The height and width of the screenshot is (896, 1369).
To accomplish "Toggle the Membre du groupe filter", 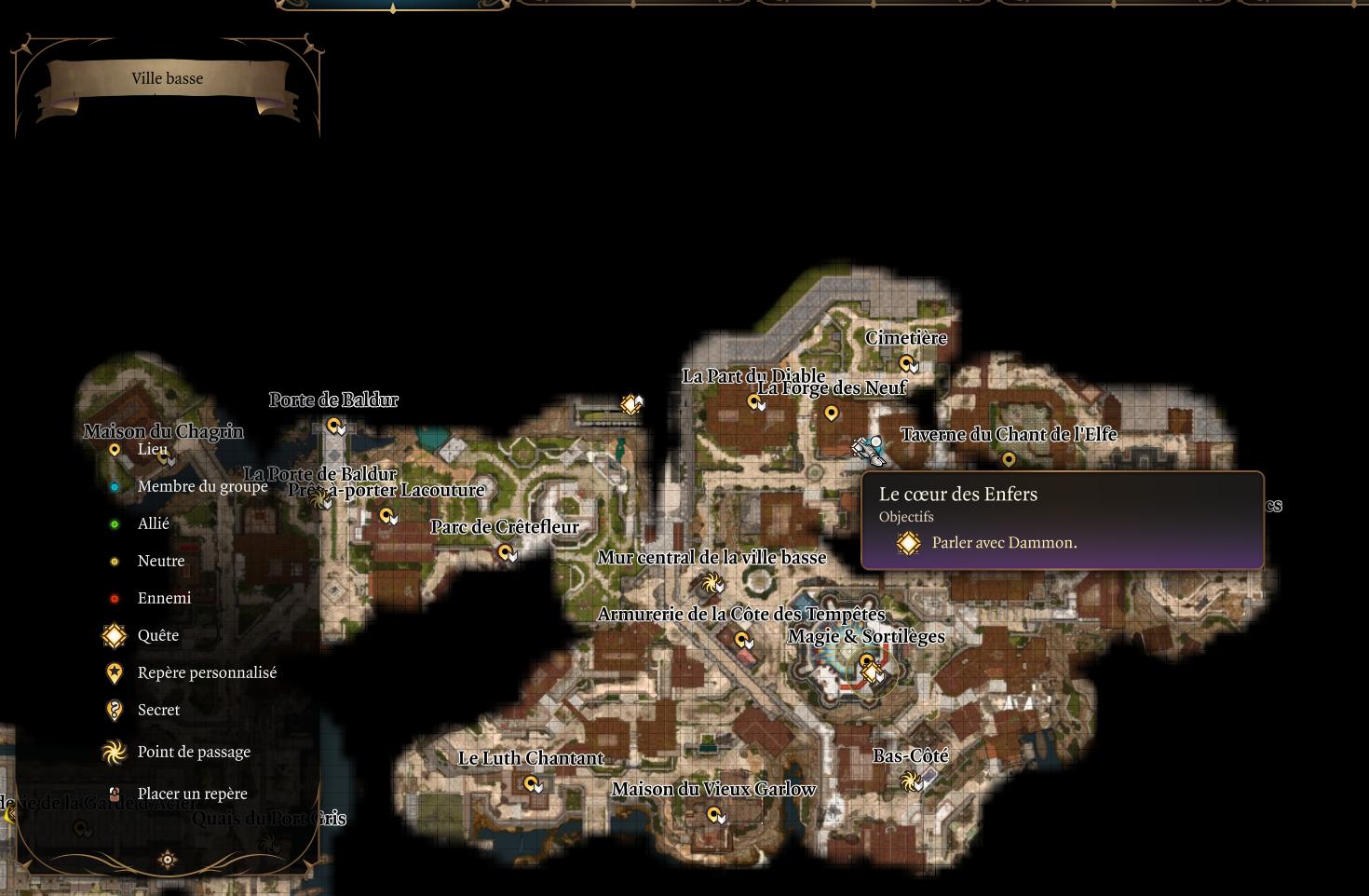I will 114,486.
